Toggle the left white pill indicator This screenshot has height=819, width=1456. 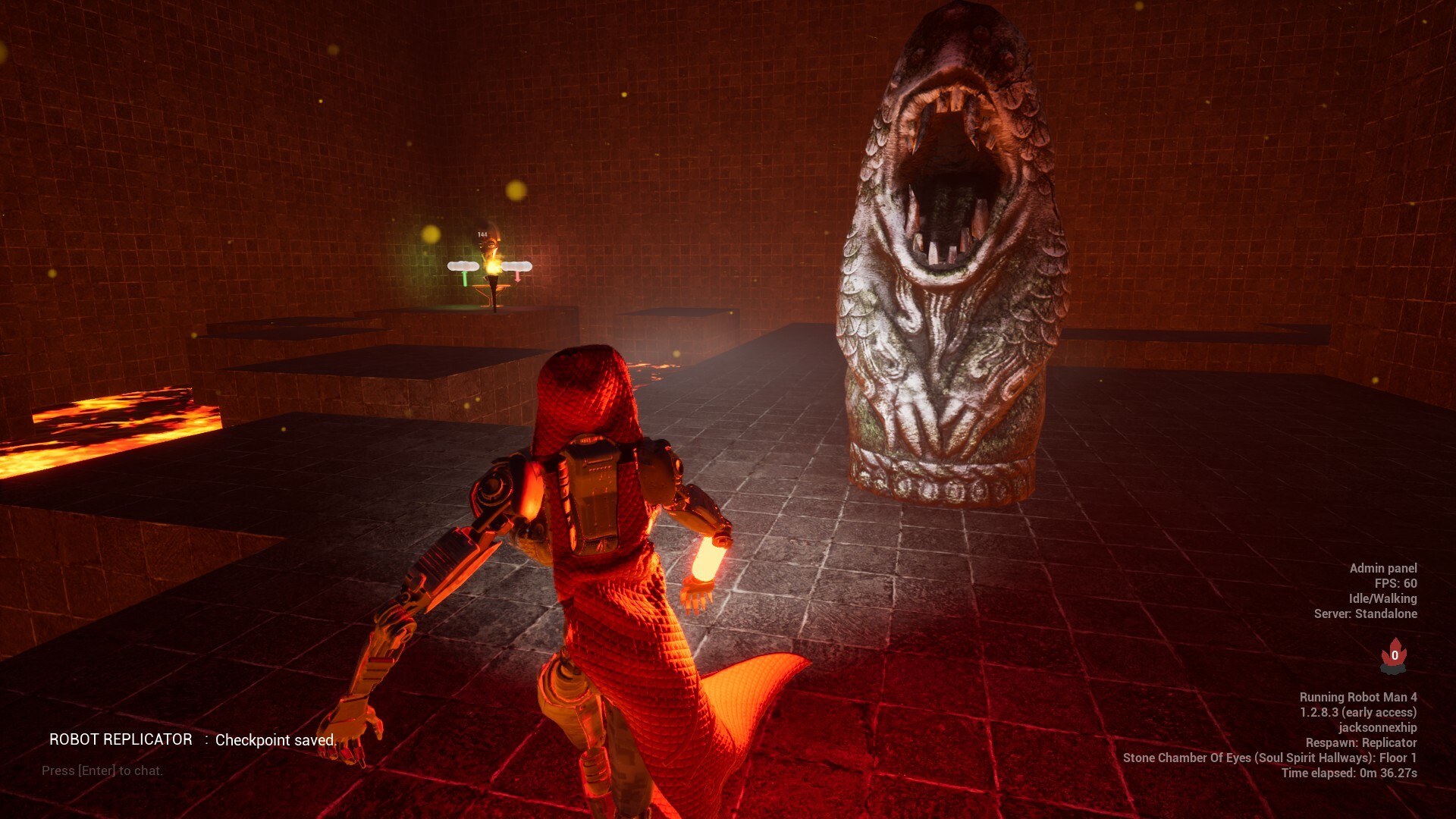(x=463, y=266)
